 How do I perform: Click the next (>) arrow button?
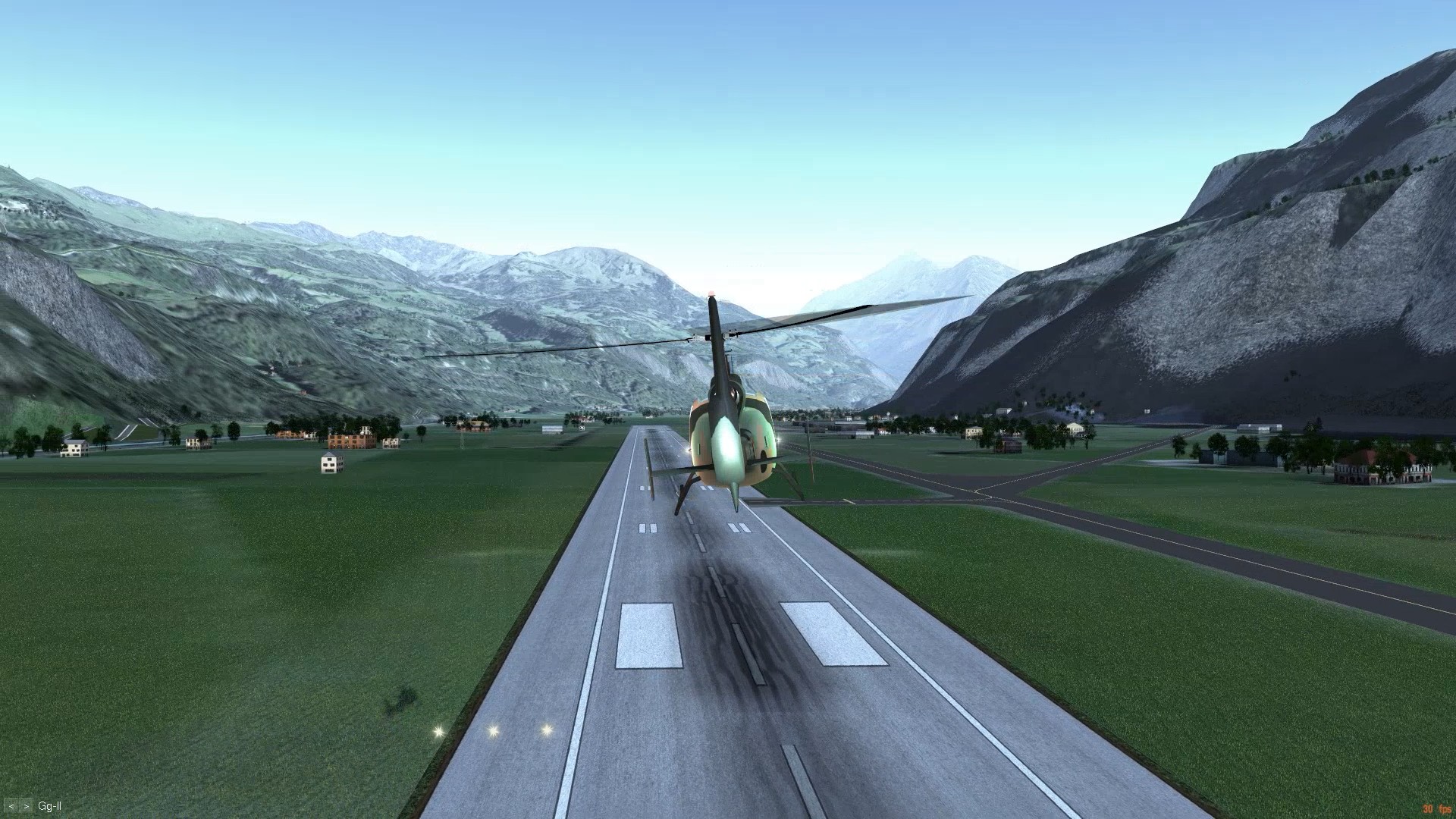coord(27,806)
